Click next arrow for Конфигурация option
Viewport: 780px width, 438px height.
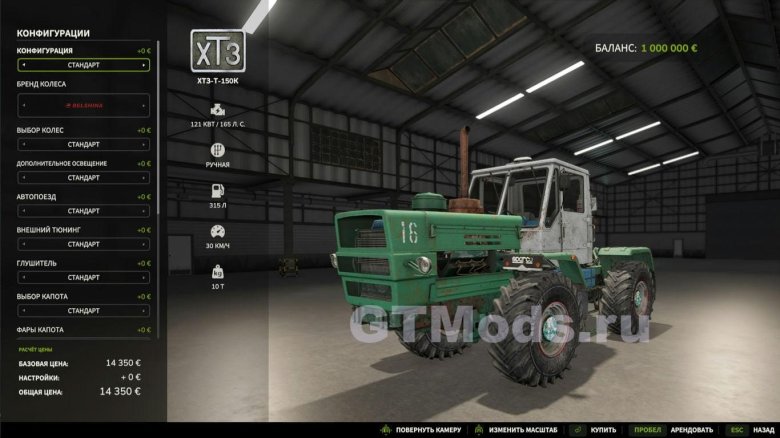click(x=144, y=66)
